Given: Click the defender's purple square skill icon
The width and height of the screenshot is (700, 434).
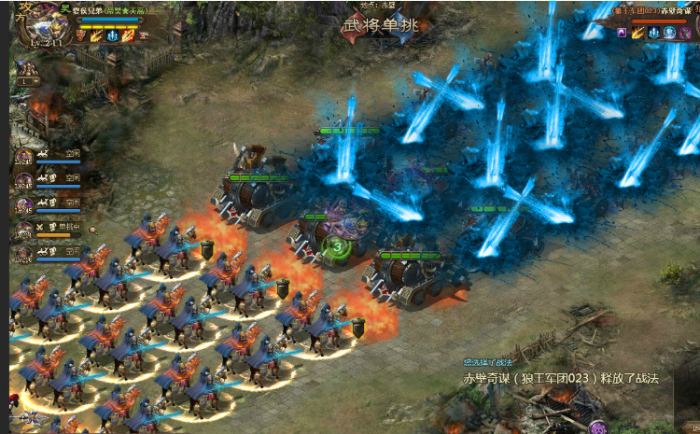Looking at the screenshot, I should 621,33.
